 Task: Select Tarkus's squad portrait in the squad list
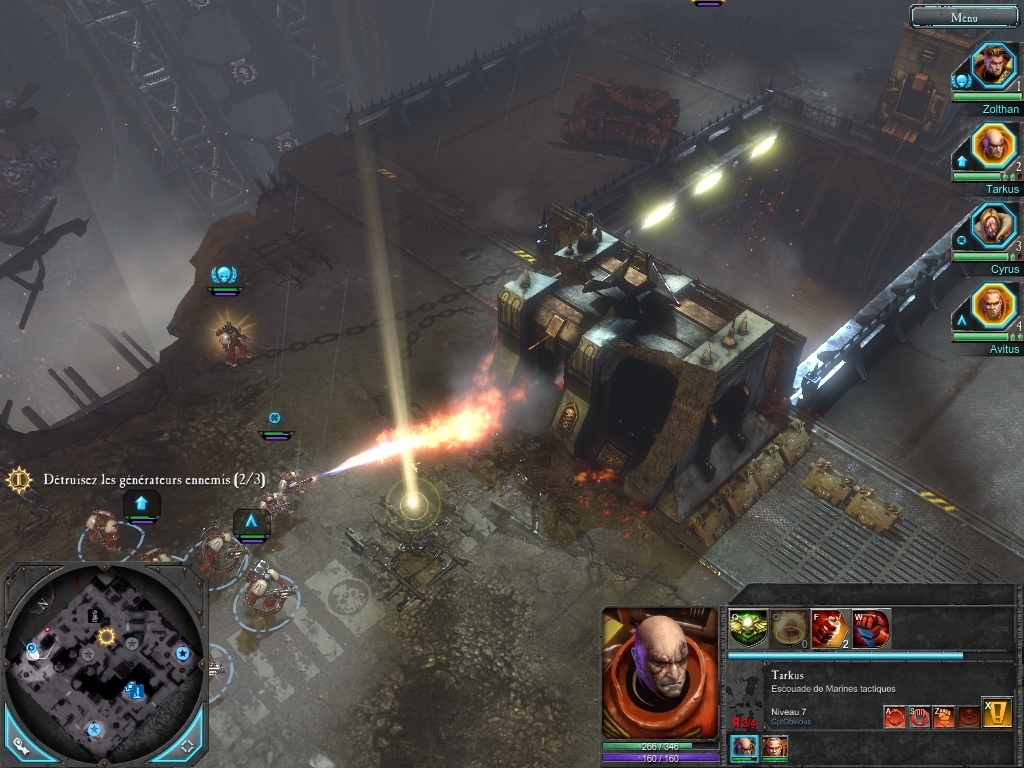[993, 146]
